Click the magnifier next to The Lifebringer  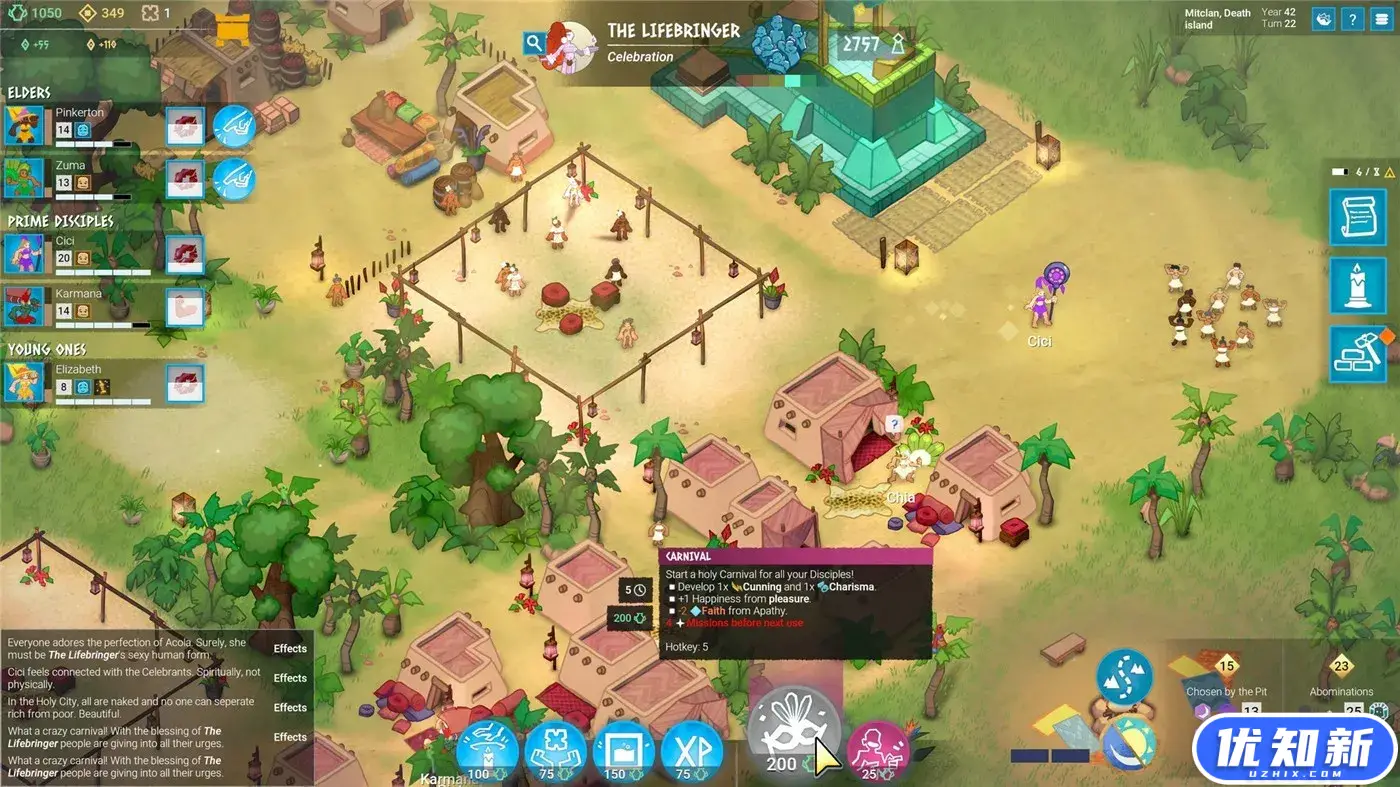point(534,42)
